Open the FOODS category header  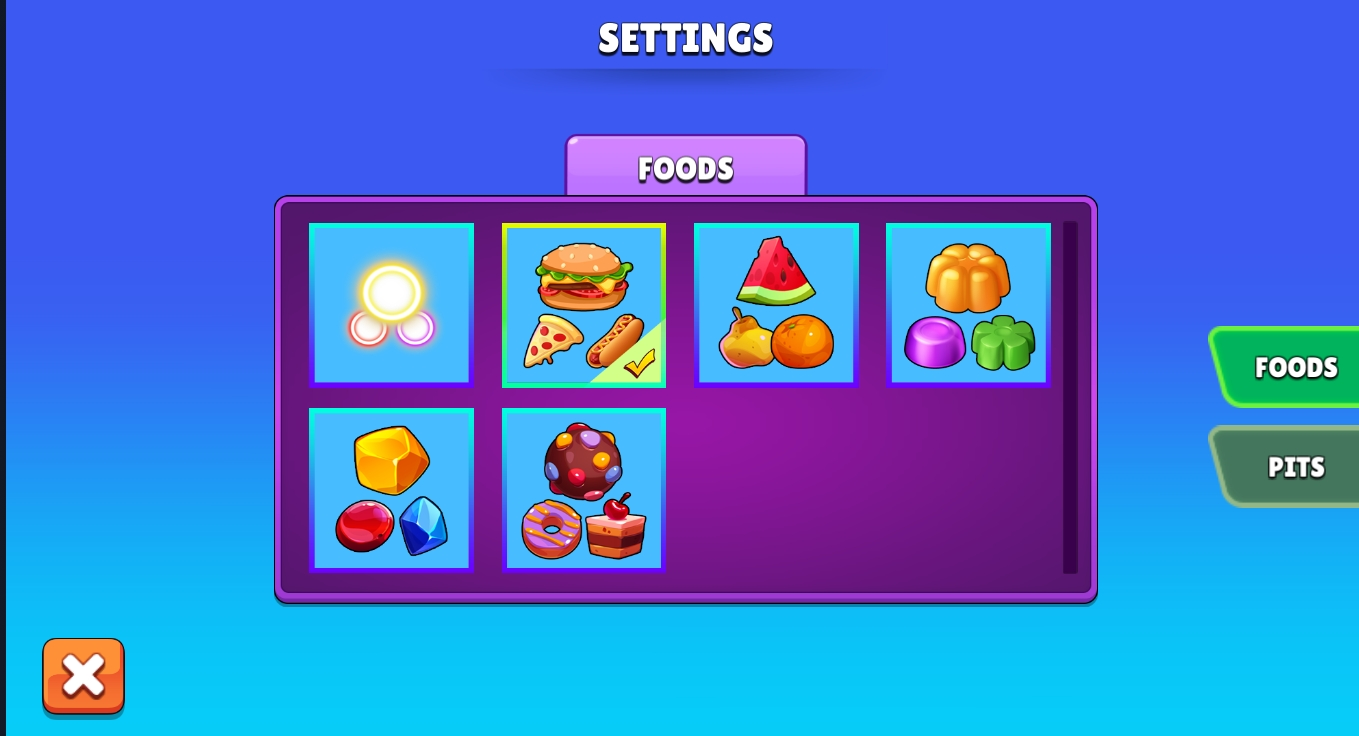point(686,167)
